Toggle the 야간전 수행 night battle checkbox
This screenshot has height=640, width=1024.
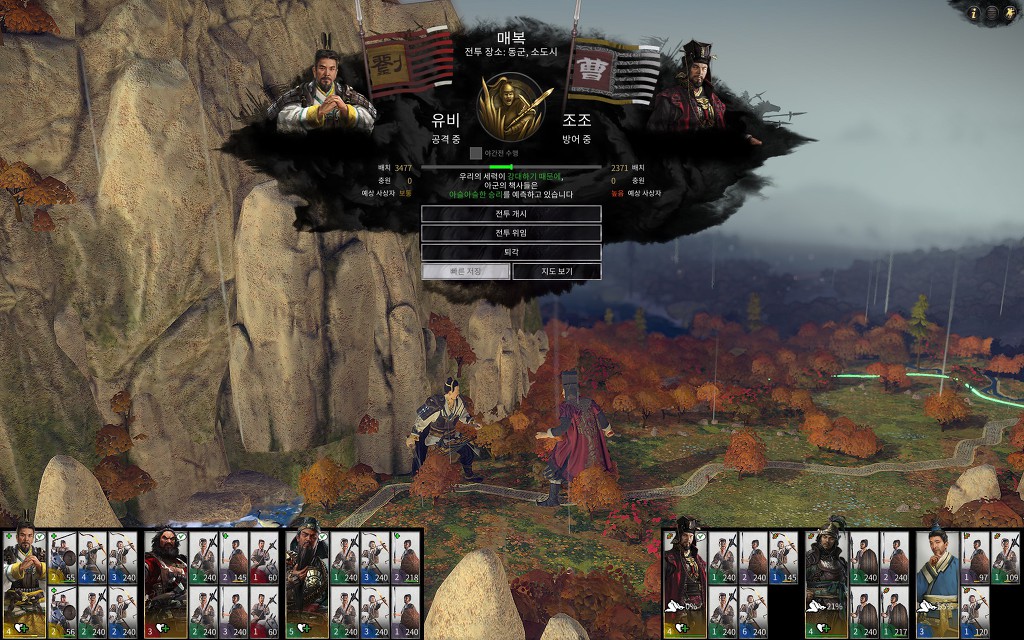tap(476, 153)
